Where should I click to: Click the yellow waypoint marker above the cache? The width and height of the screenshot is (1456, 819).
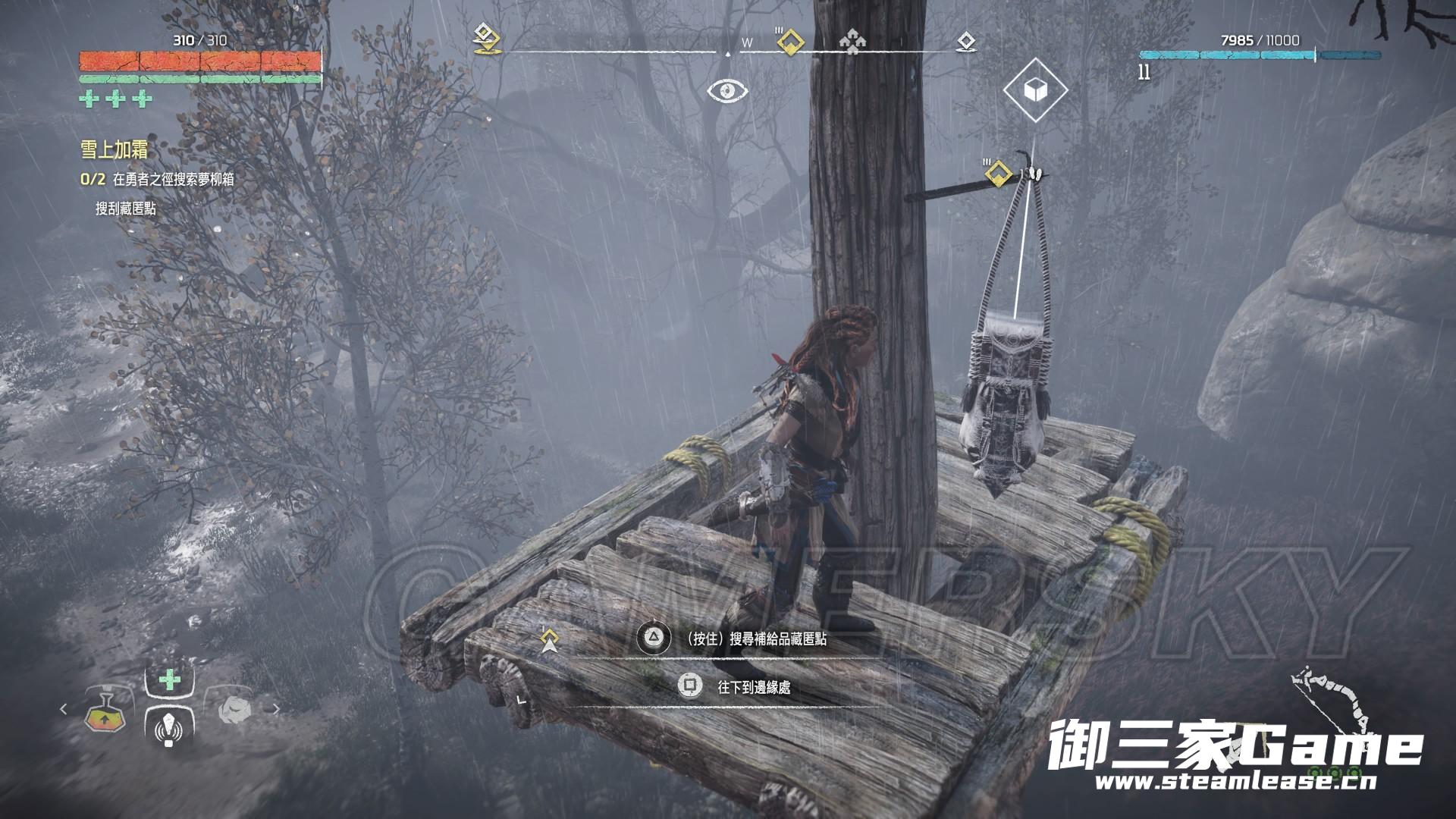click(x=999, y=174)
